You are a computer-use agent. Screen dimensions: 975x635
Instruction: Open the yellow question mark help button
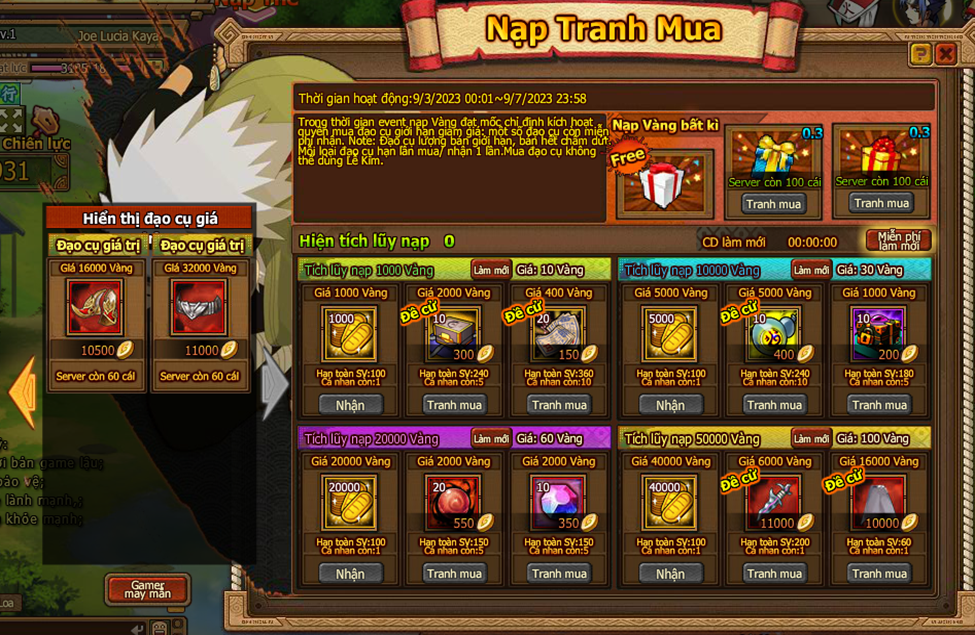[919, 54]
